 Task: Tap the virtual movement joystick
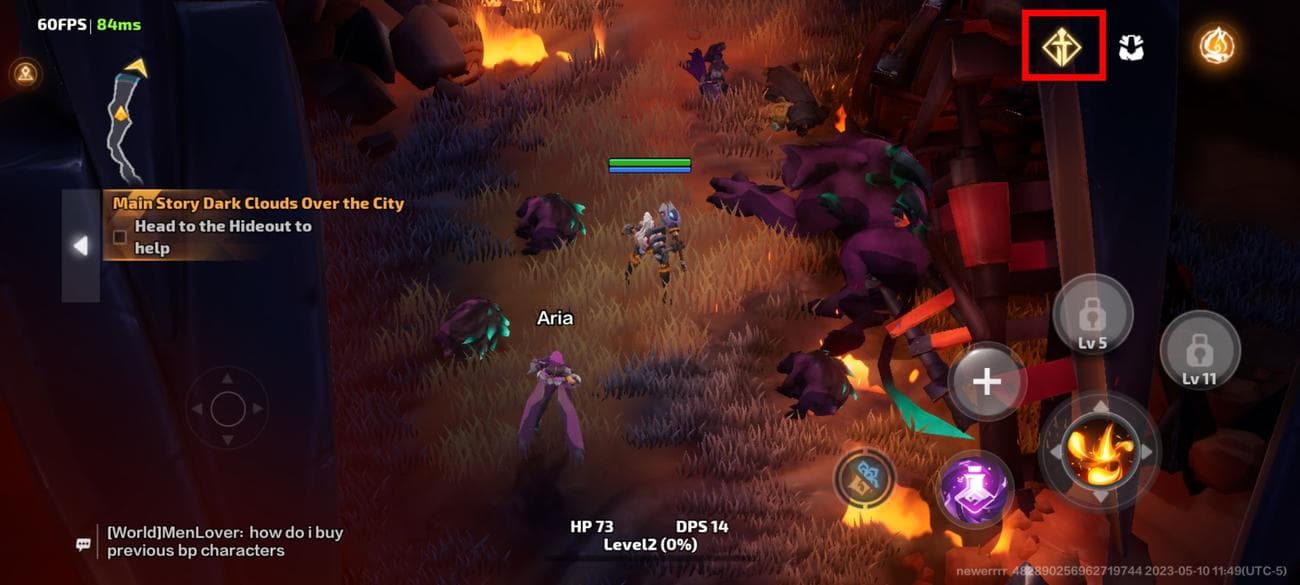coord(228,408)
